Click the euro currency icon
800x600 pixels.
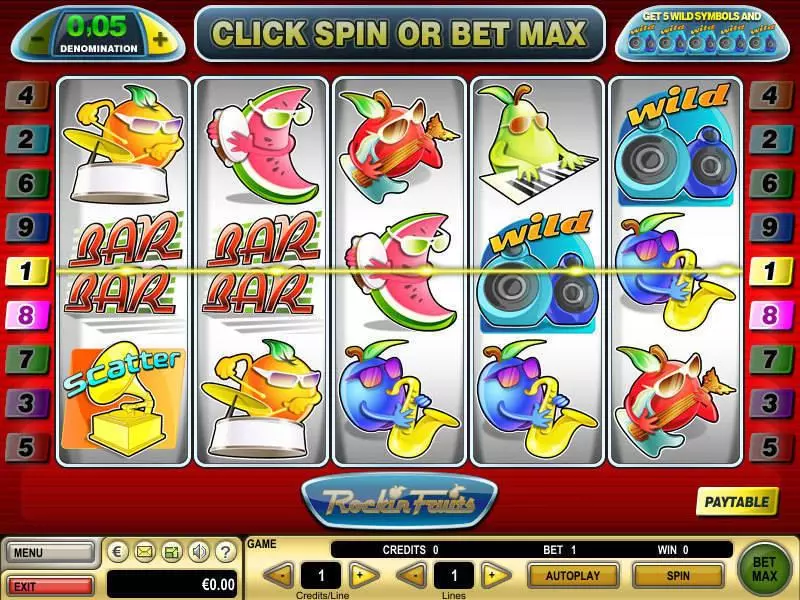tap(118, 551)
